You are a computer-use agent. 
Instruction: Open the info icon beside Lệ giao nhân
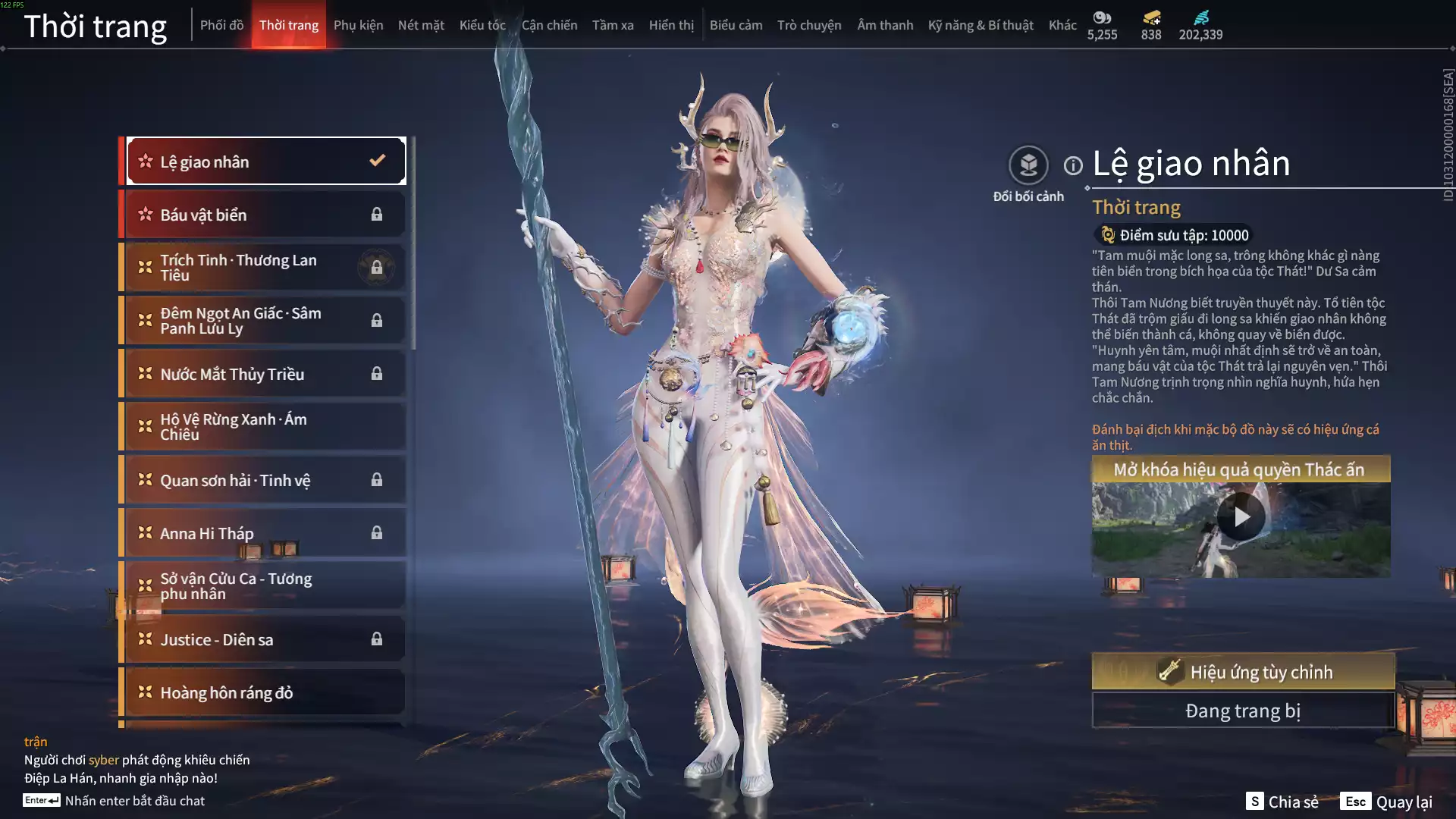pyautogui.click(x=1073, y=165)
